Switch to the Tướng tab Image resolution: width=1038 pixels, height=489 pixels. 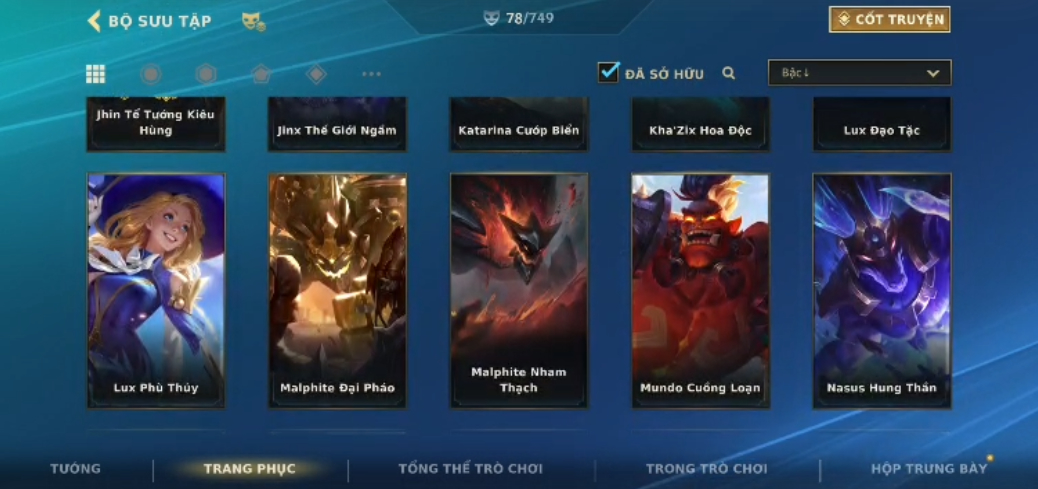click(x=76, y=469)
